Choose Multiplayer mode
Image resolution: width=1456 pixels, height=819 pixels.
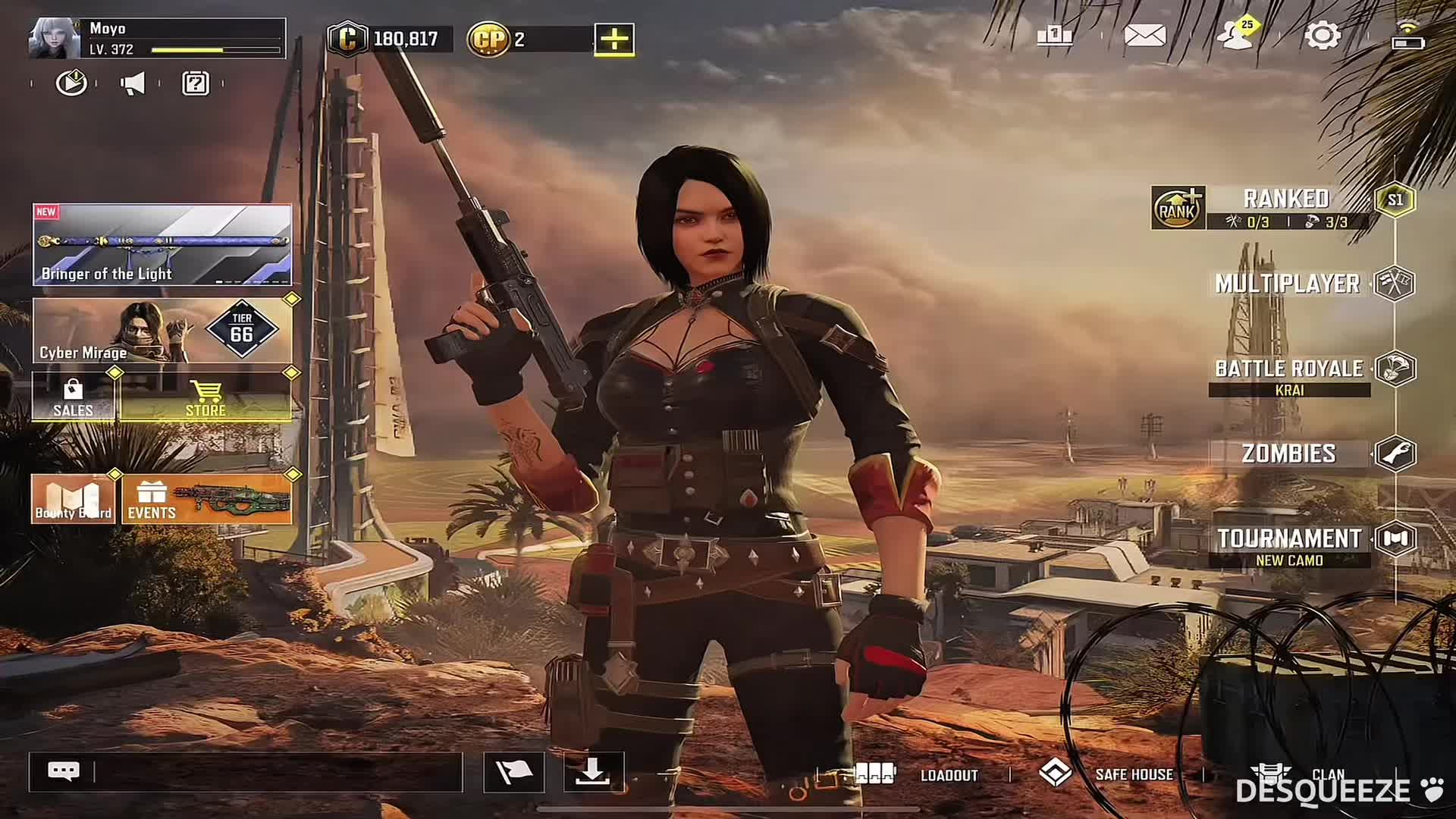click(1288, 284)
